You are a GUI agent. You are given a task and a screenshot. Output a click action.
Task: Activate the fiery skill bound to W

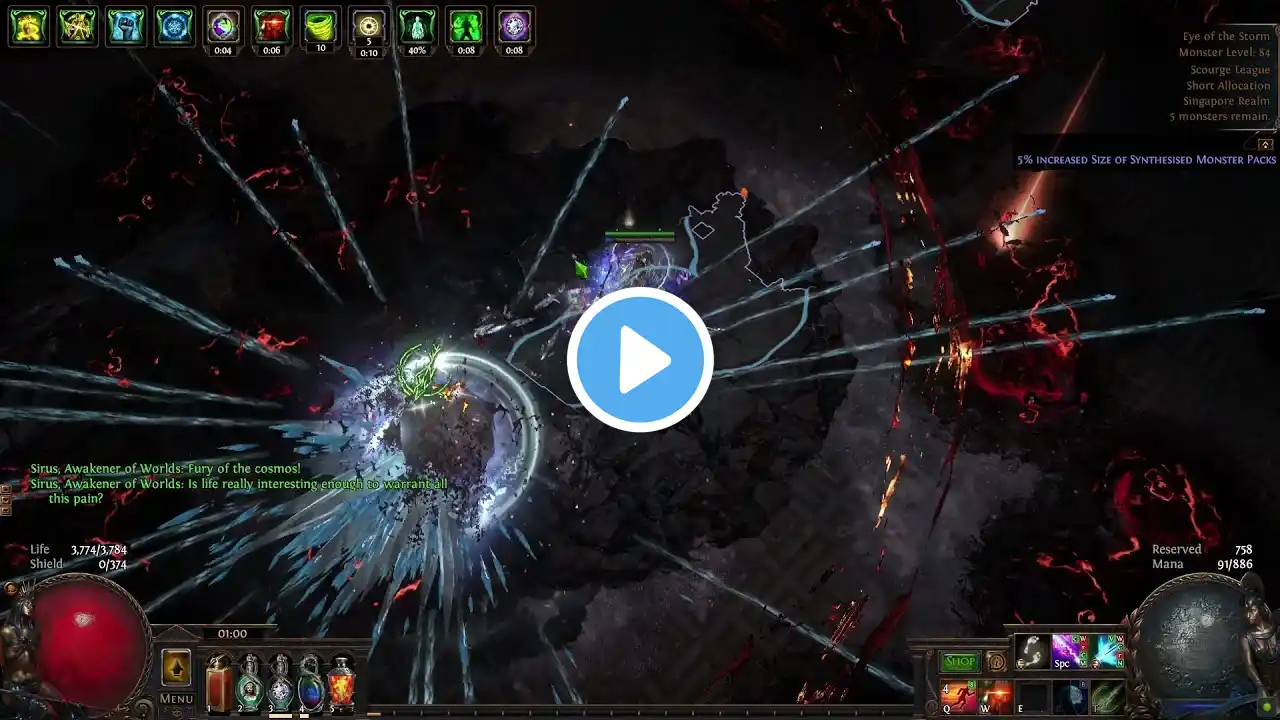(x=995, y=697)
